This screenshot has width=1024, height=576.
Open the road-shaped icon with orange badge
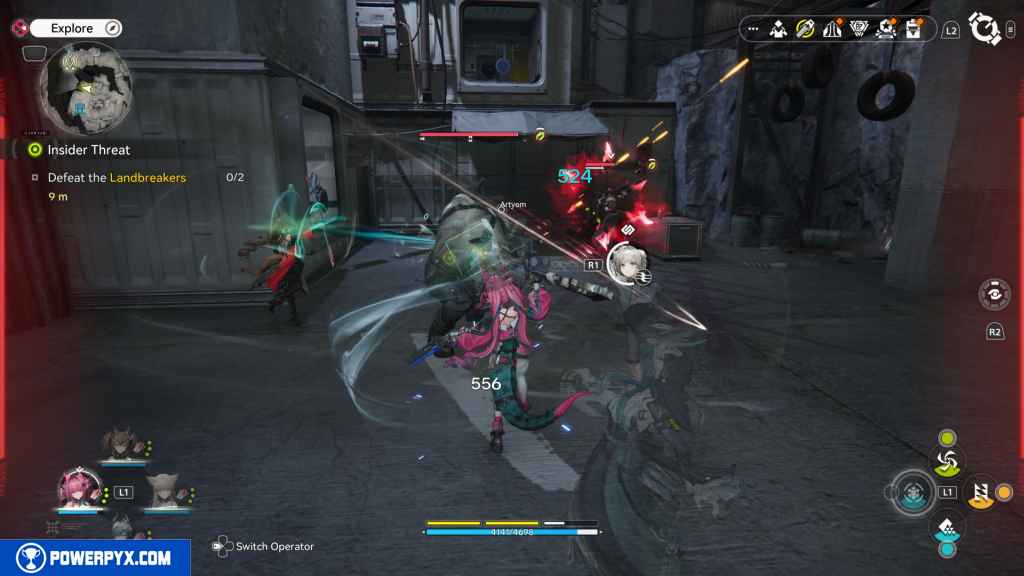832,29
